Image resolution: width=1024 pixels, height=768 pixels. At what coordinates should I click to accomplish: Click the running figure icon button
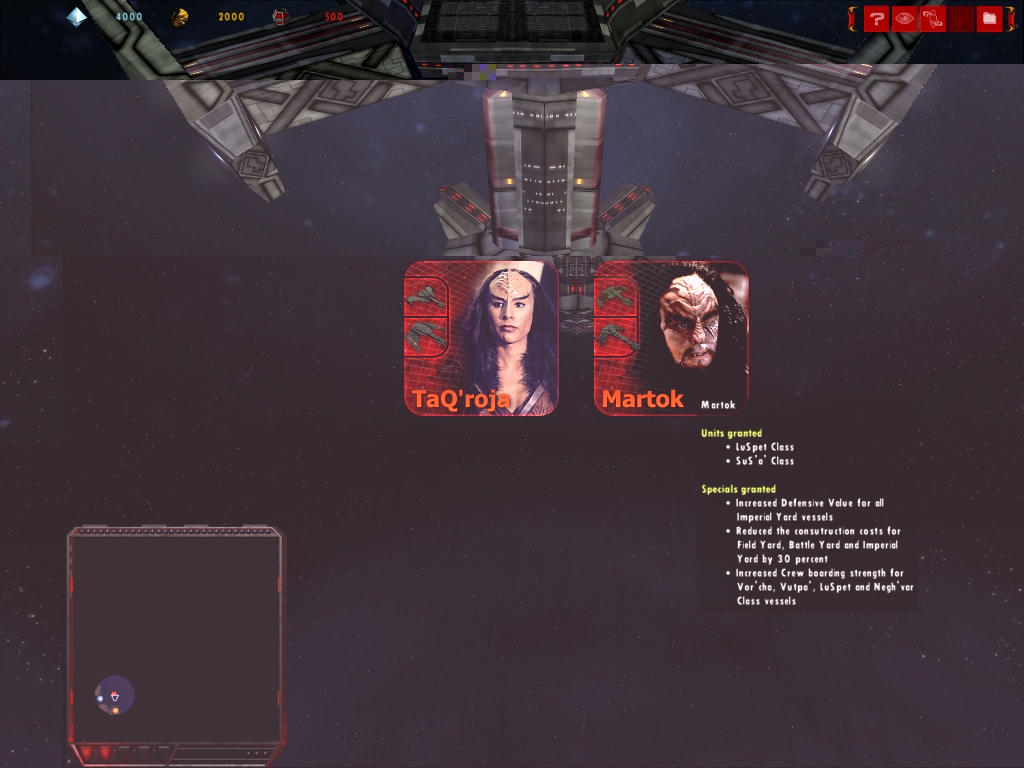[x=932, y=18]
